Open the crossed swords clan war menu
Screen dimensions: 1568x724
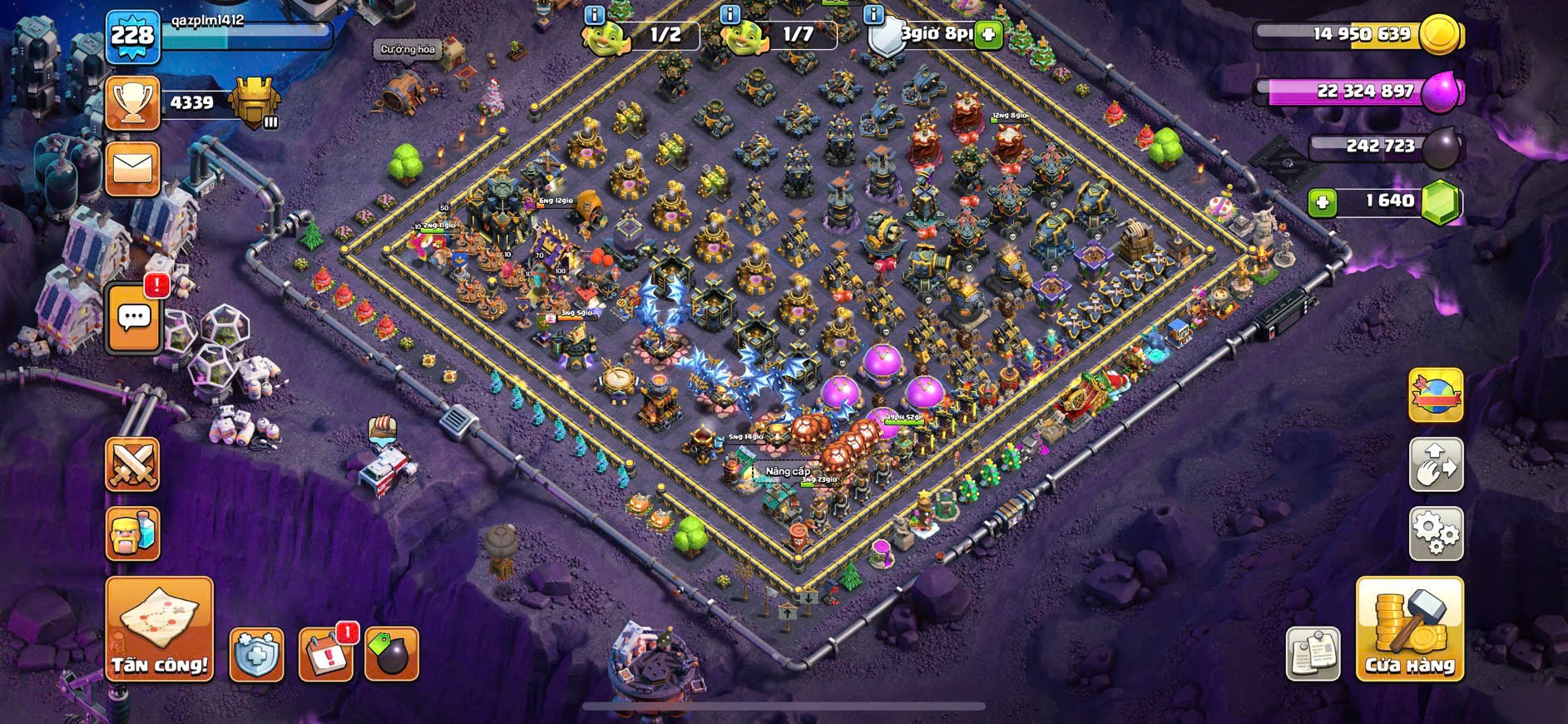132,464
